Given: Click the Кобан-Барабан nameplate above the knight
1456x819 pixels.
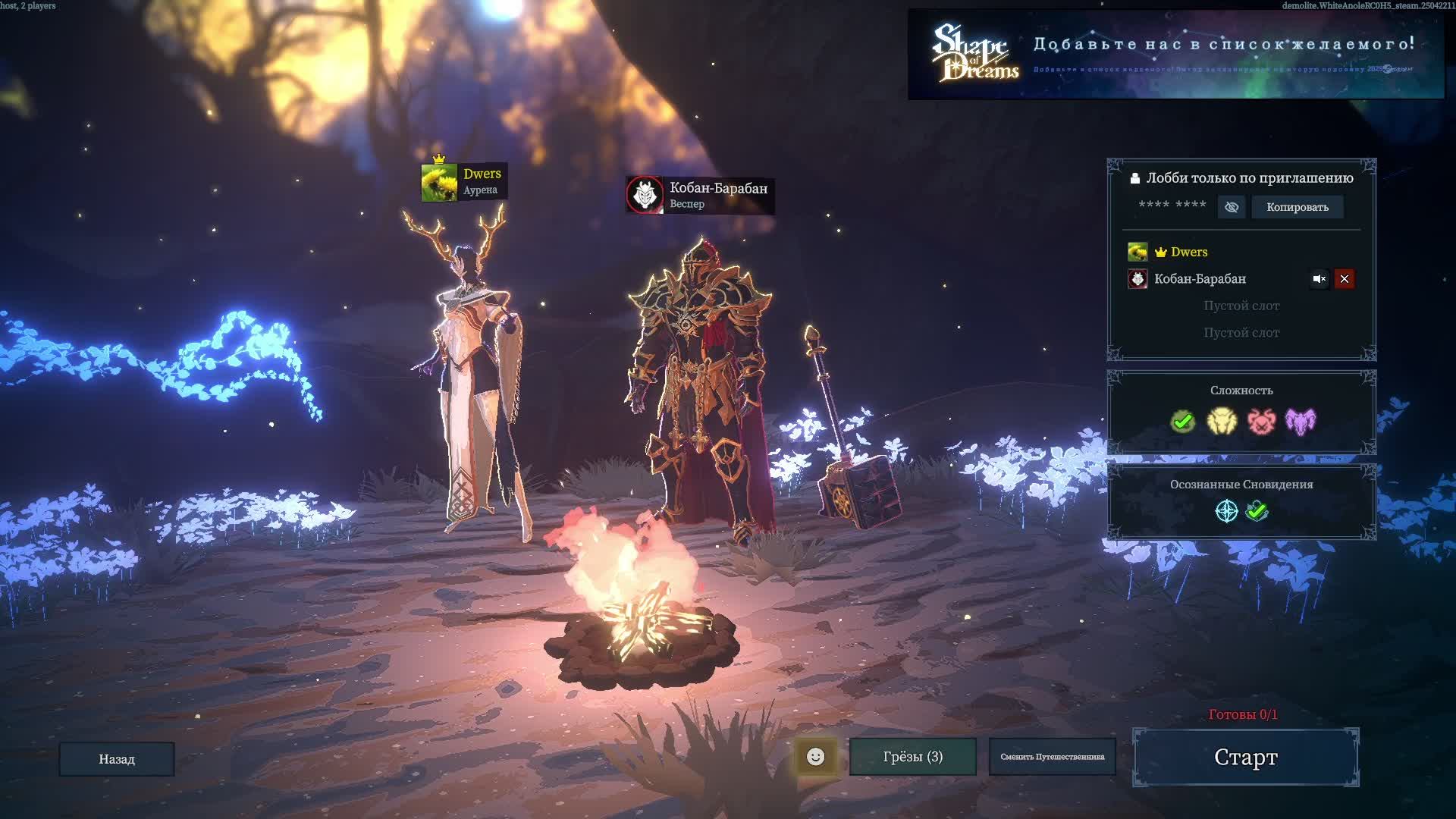Looking at the screenshot, I should [699, 195].
